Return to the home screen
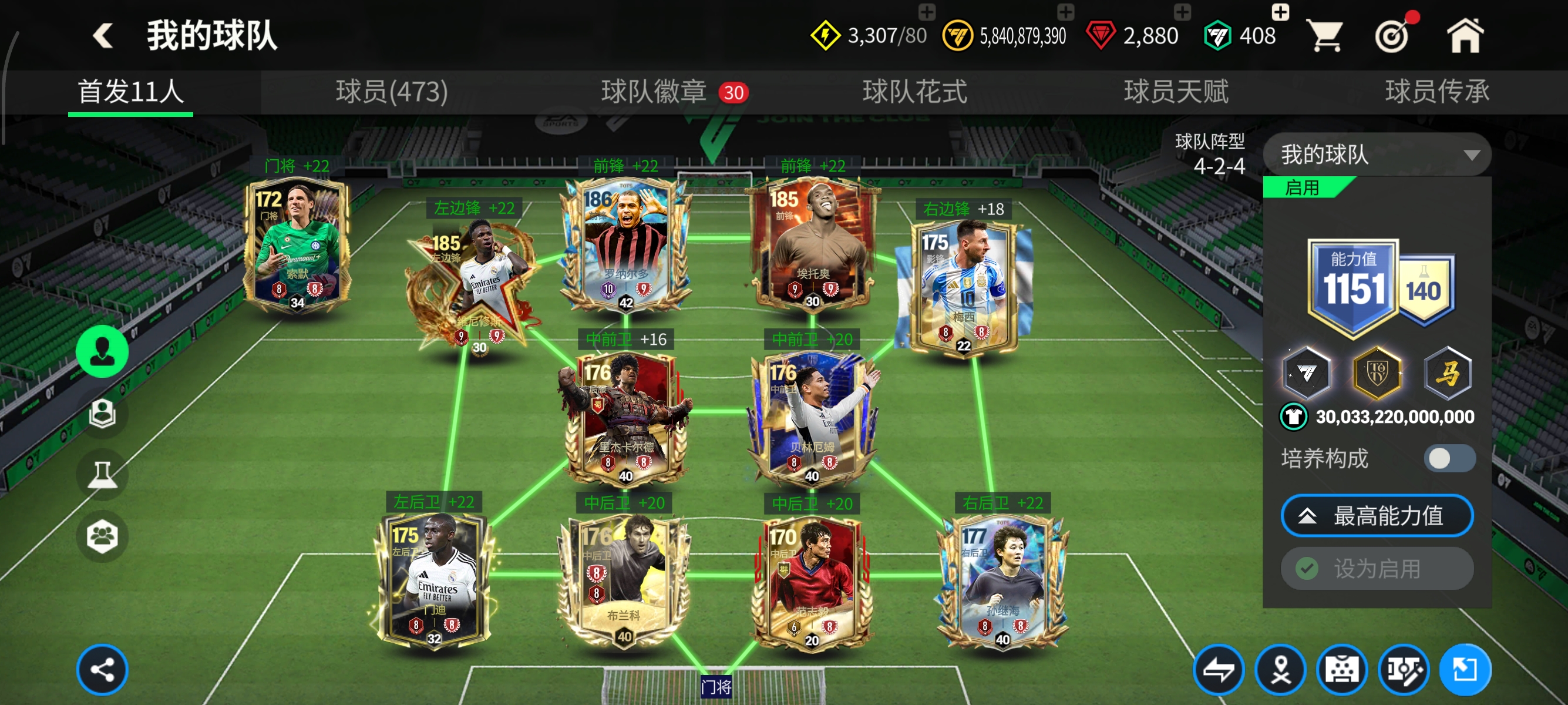 click(x=1465, y=36)
